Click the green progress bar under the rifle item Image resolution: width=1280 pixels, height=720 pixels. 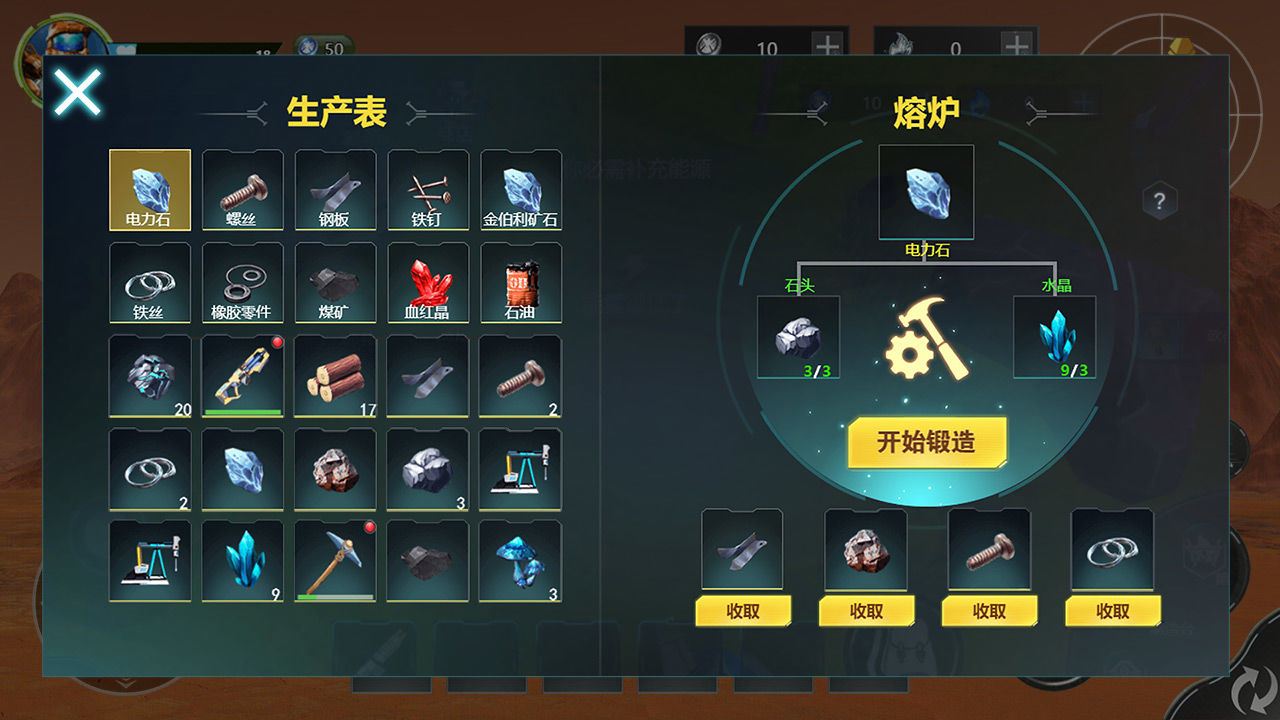point(242,413)
